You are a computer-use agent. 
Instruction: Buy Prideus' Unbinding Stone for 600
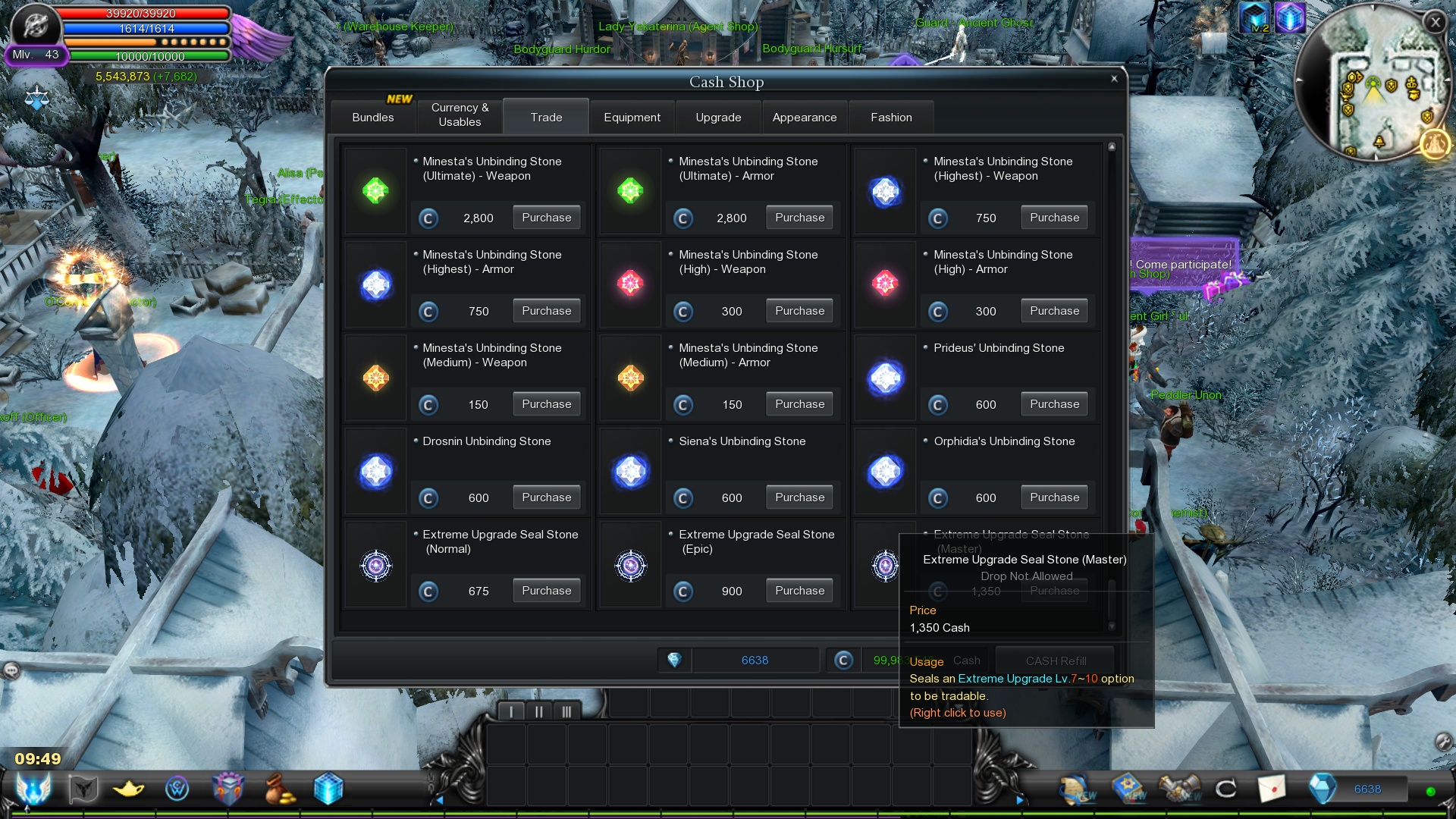pos(1054,404)
